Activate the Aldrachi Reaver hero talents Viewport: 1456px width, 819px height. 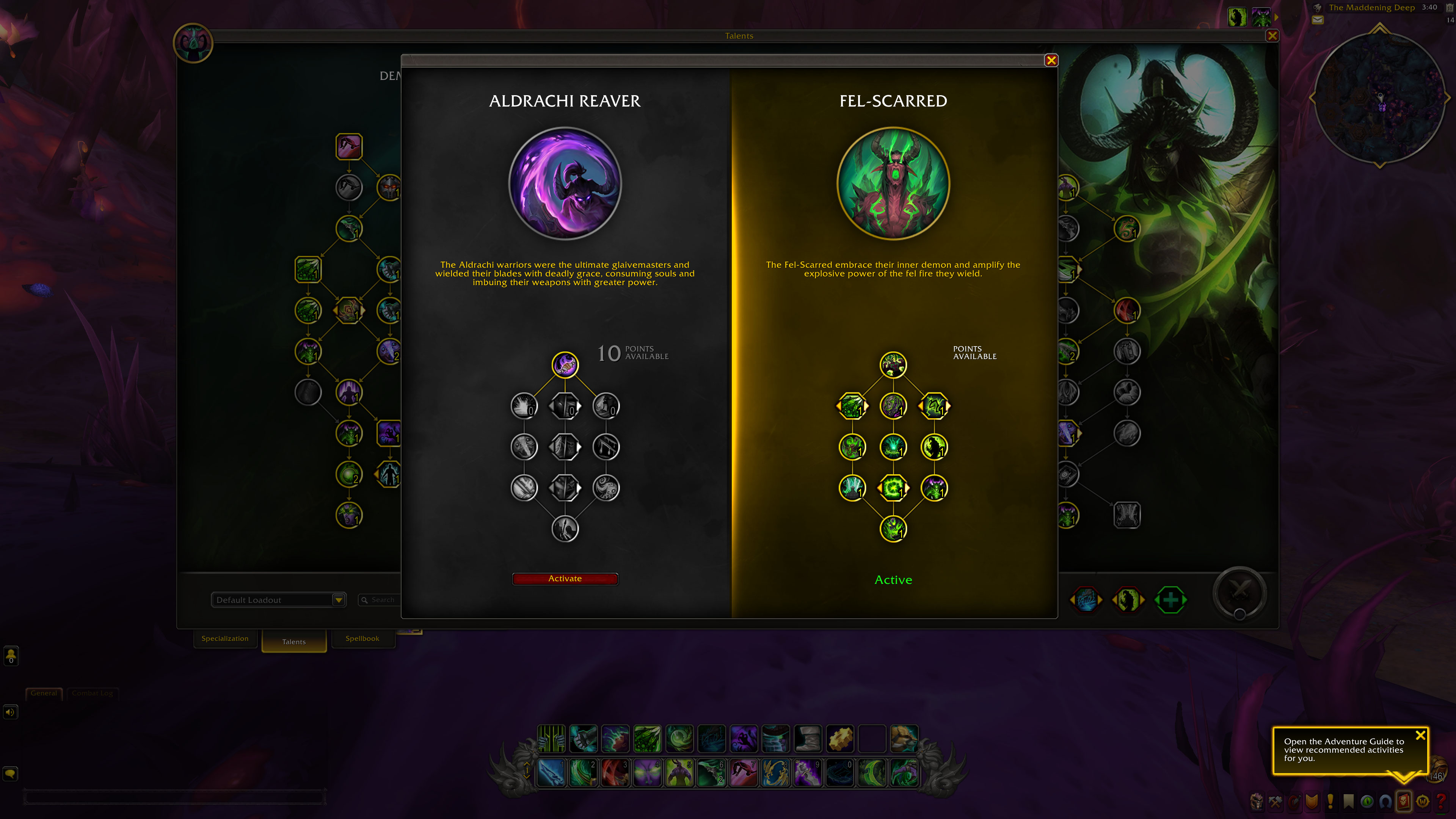tap(565, 578)
